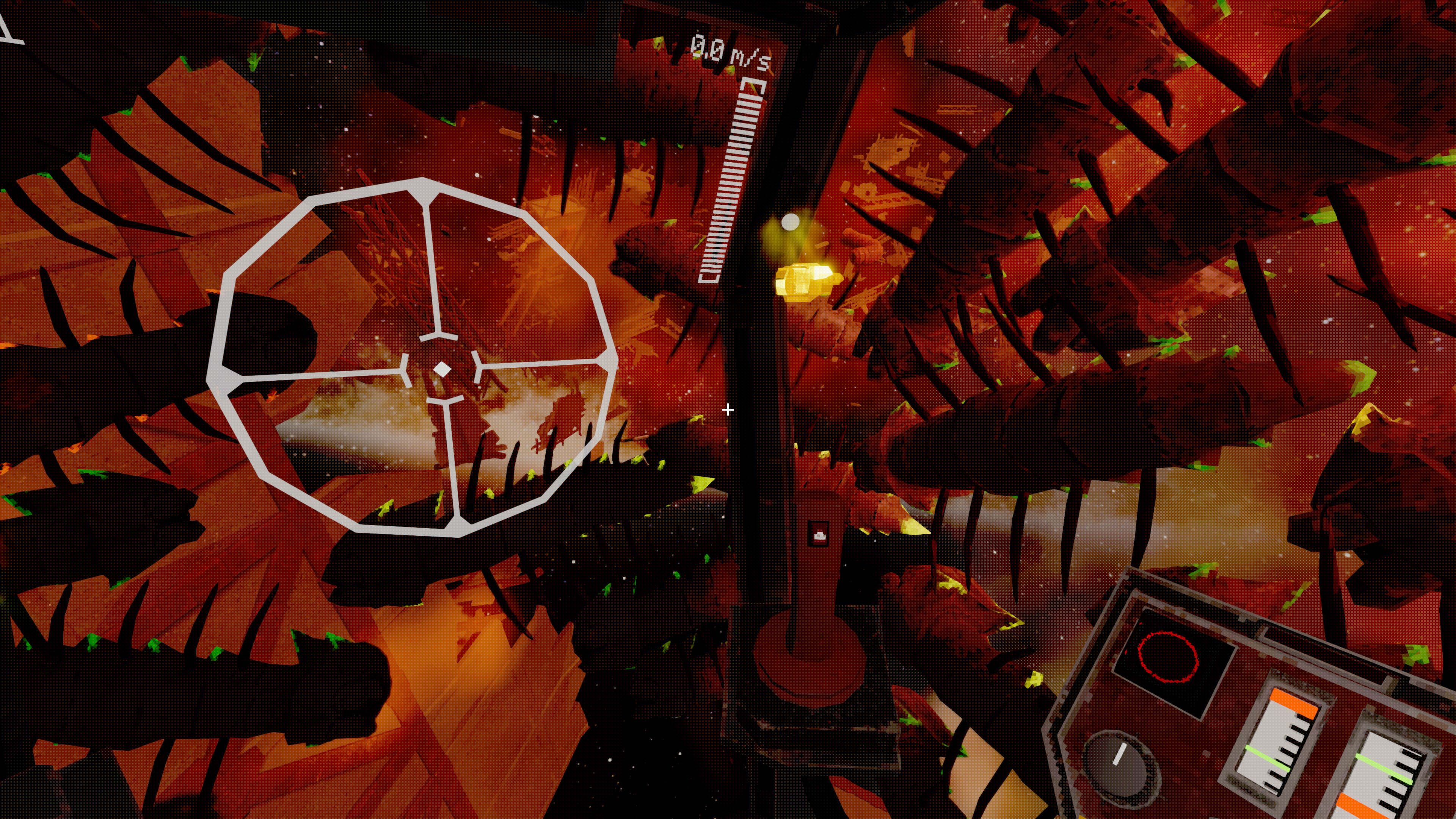Click the green level line on the fuel gauge
Viewport: 1456px width, 819px height.
(x=1268, y=758)
